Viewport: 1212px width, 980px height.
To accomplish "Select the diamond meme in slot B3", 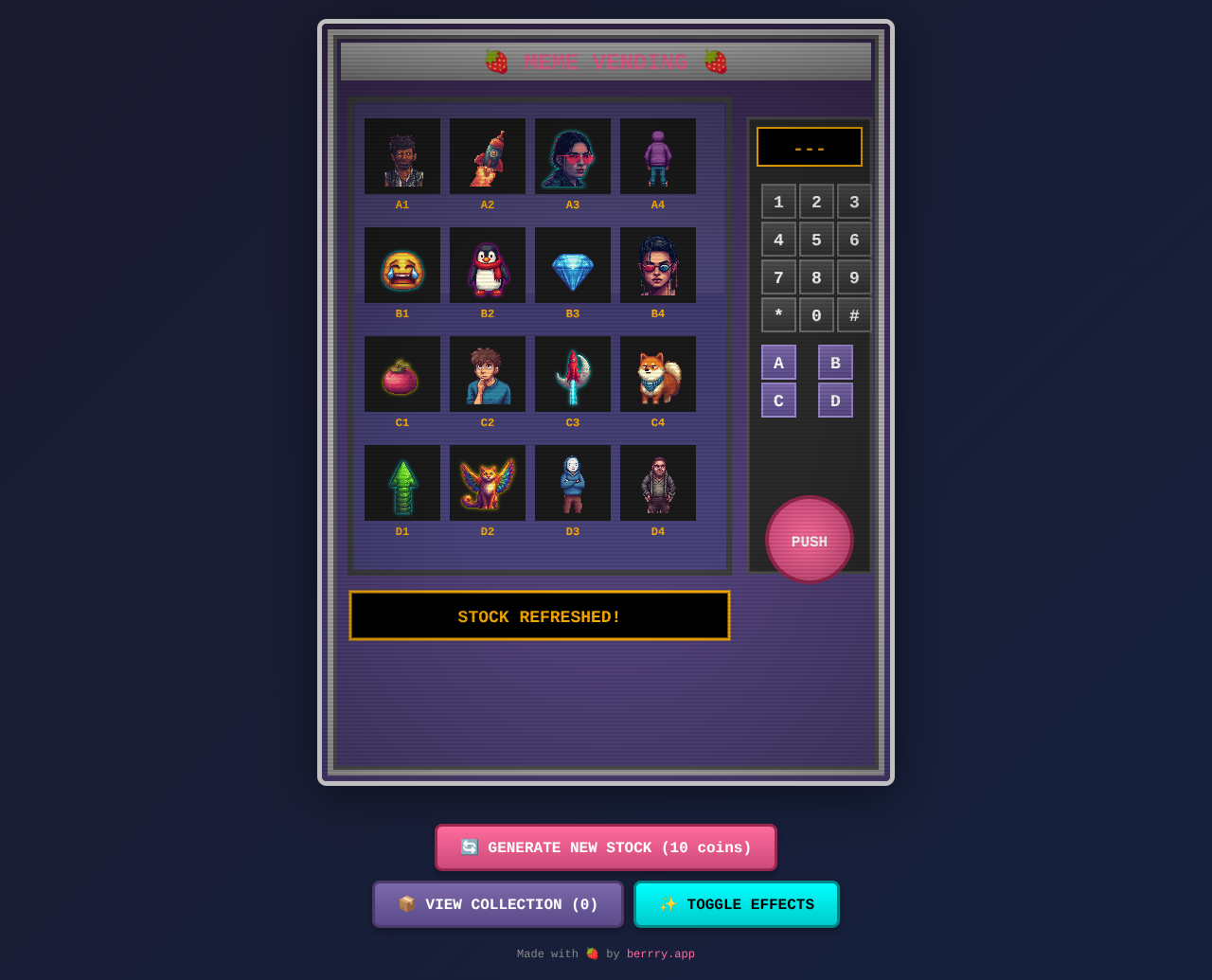I will (x=572, y=264).
